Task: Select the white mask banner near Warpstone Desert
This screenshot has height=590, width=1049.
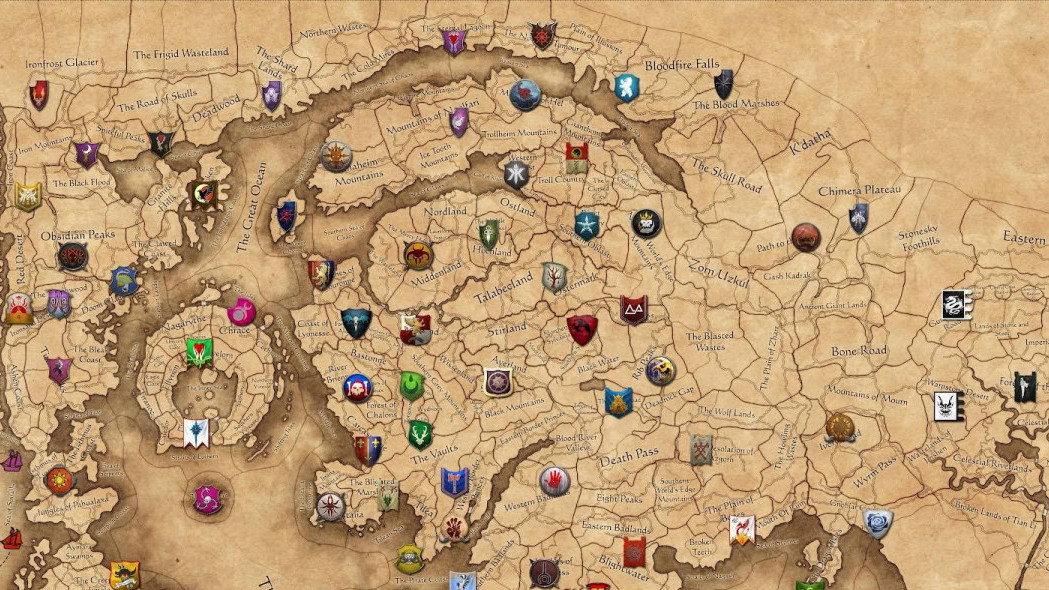Action: 946,406
